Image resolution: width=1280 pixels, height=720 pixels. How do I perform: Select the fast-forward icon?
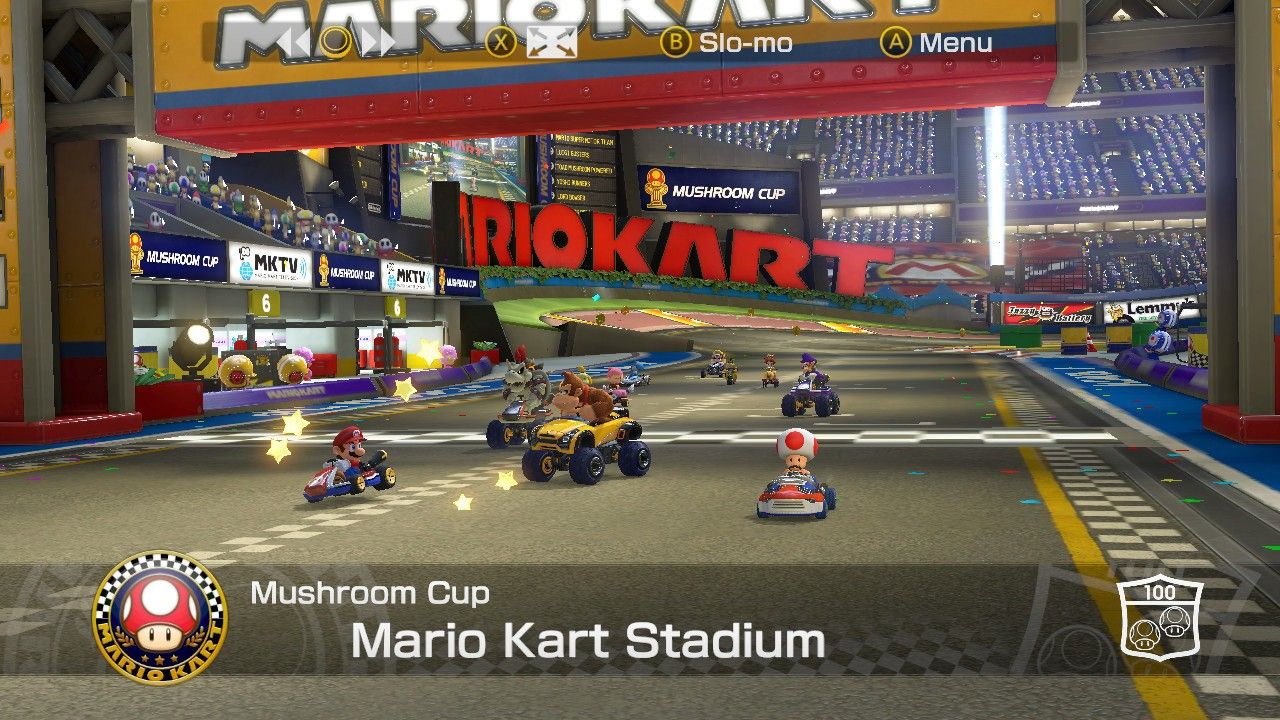[377, 42]
